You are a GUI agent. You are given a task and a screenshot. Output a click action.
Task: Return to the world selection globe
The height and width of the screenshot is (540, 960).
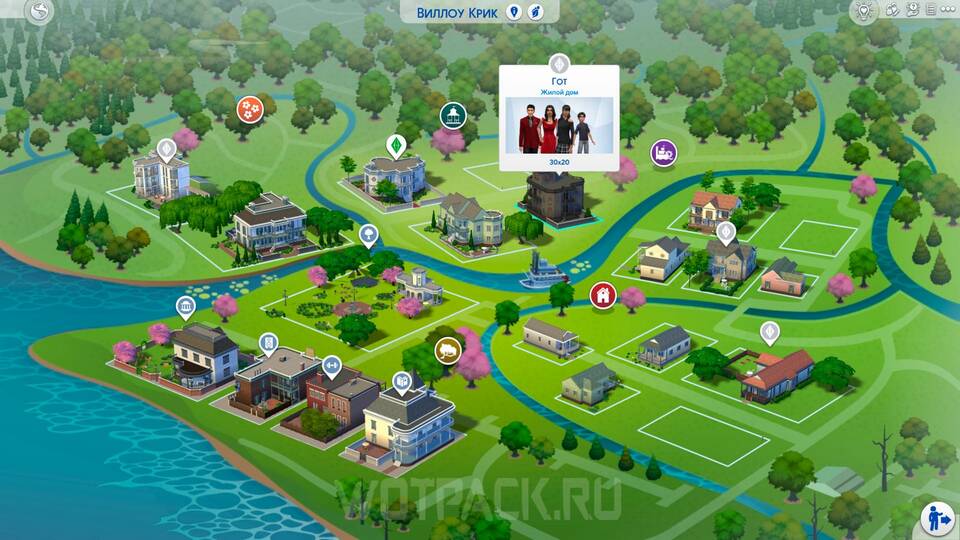click(x=40, y=12)
